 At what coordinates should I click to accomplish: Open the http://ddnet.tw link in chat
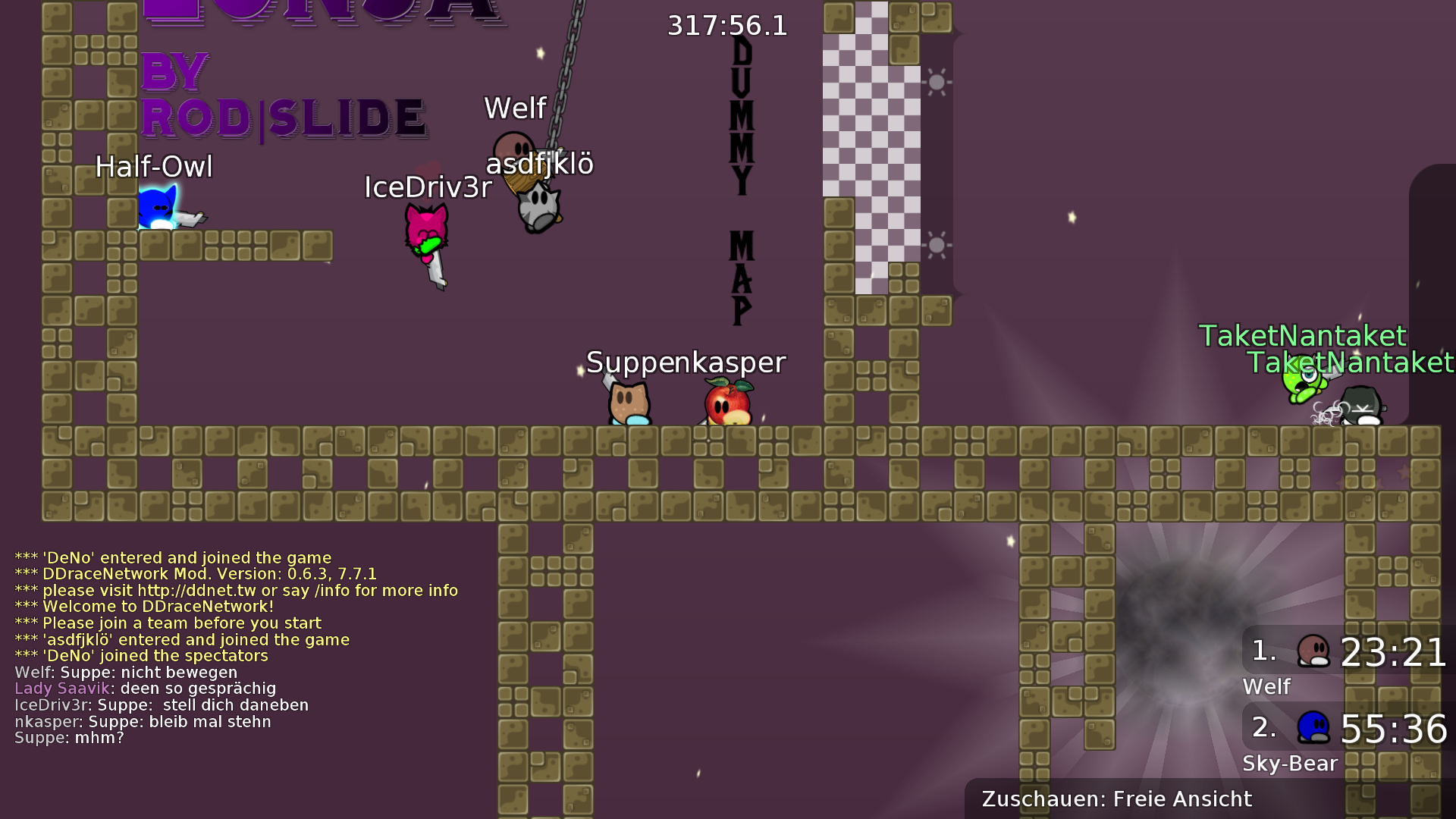click(197, 590)
